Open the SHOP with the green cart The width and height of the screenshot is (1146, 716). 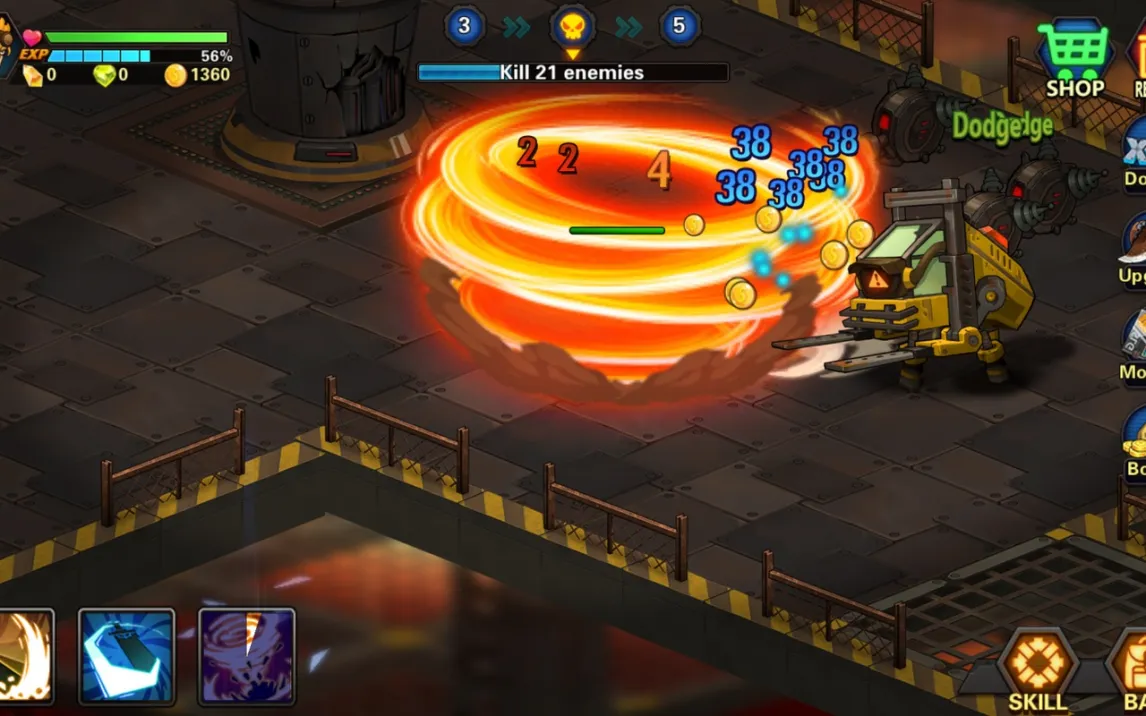coord(1074,56)
